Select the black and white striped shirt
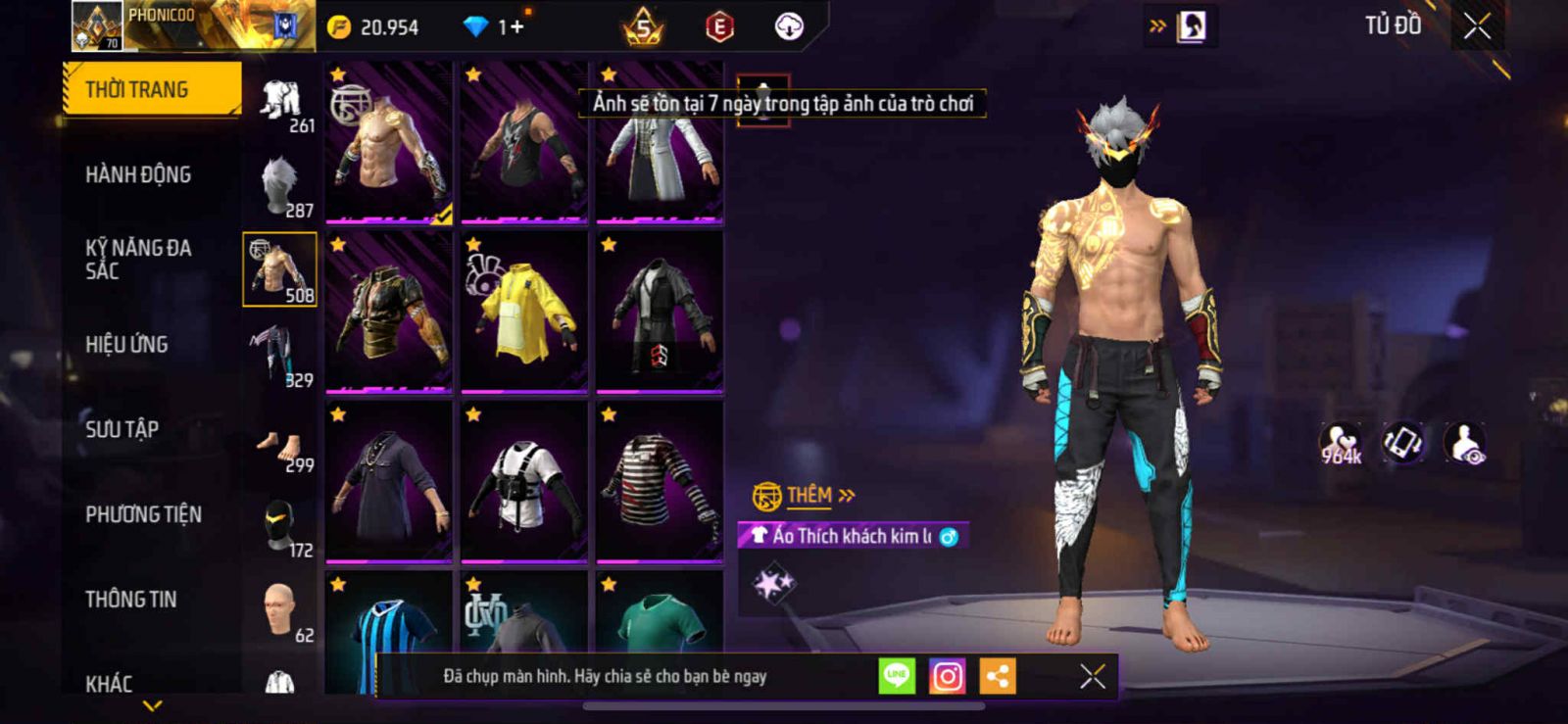Image resolution: width=1568 pixels, height=724 pixels. coord(660,482)
